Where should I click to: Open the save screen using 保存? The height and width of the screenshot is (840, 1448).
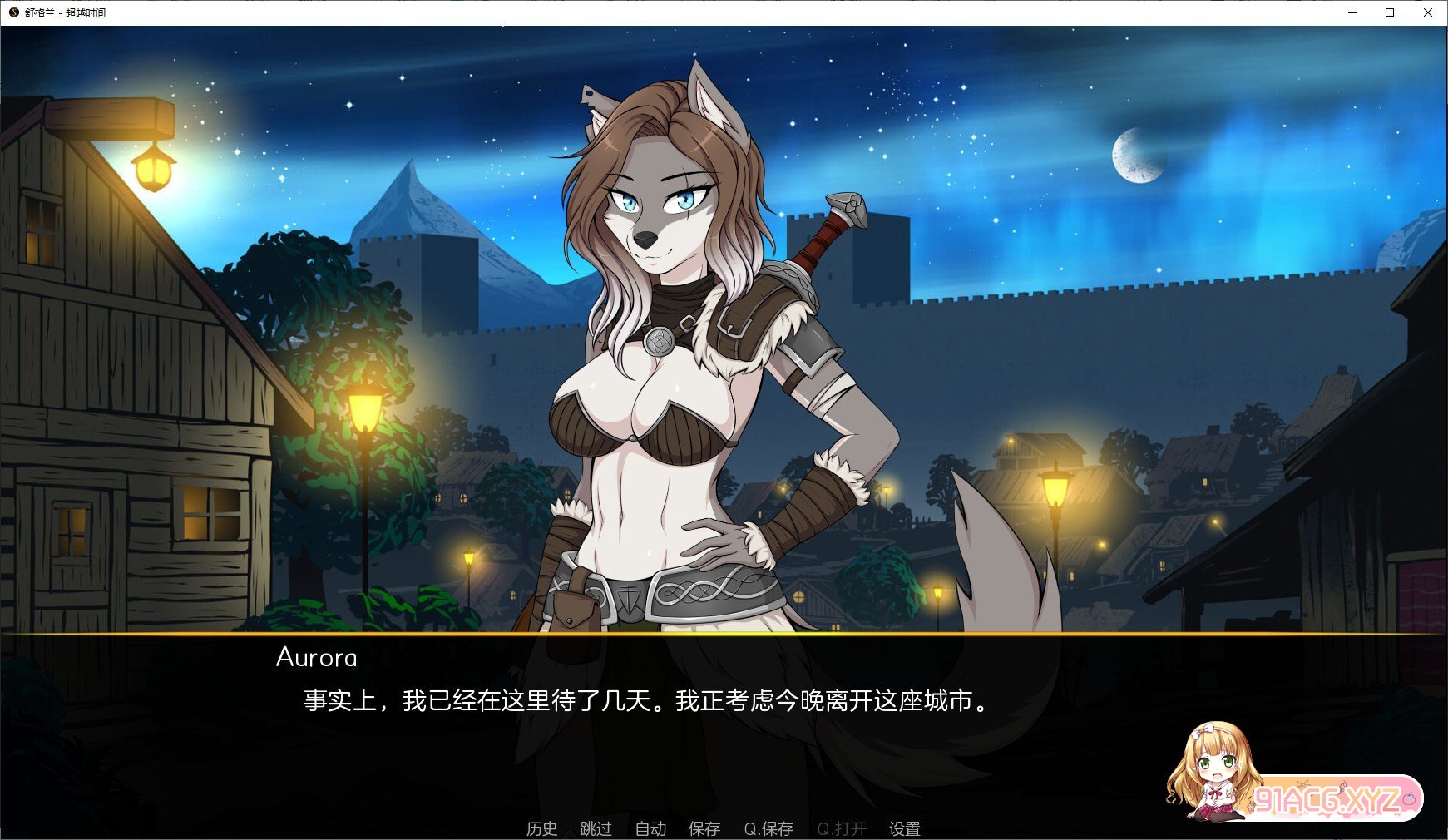[704, 829]
